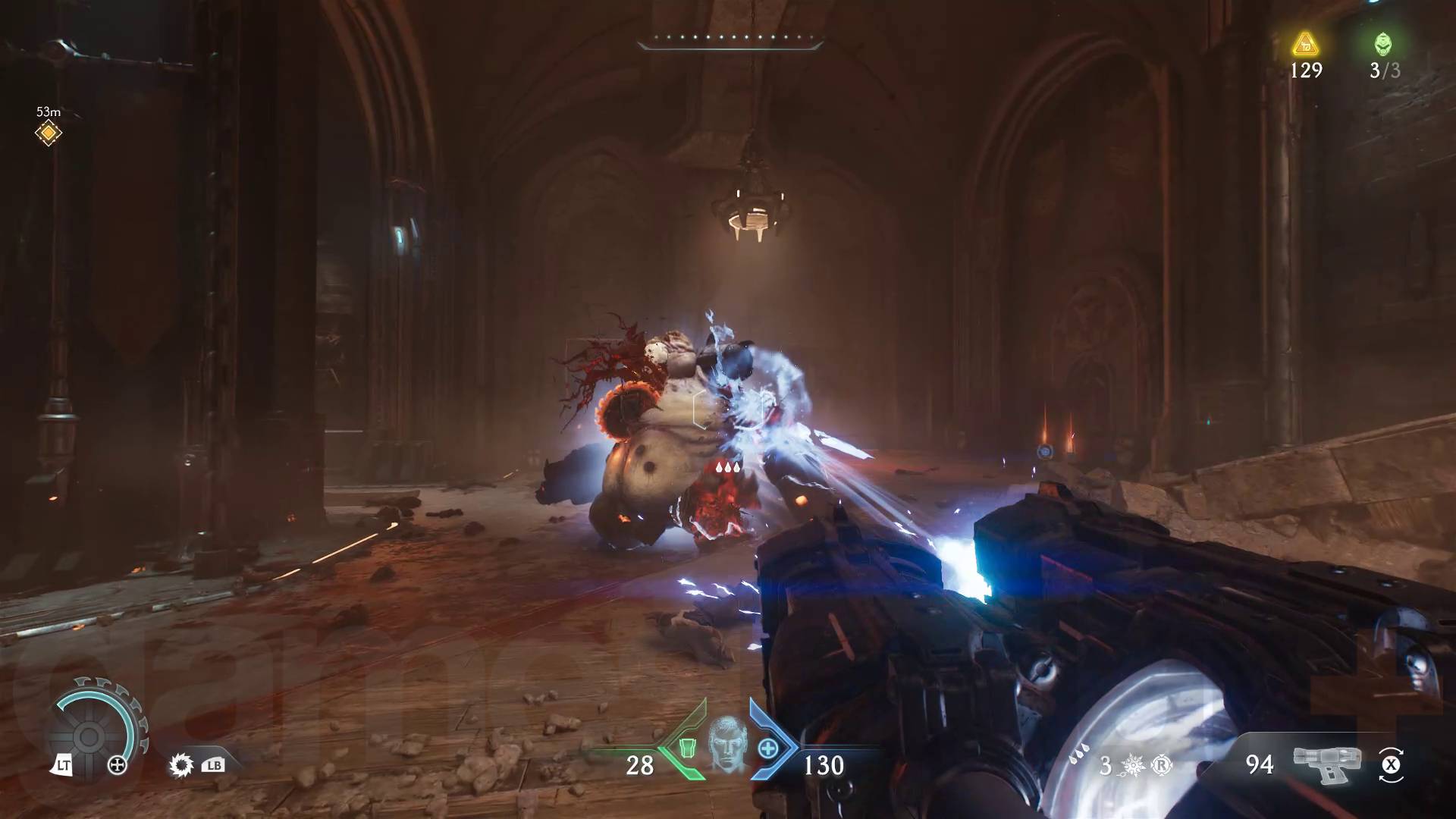Activate the circular shield saw gauge
Image resolution: width=1456 pixels, height=819 pixels.
click(x=88, y=736)
